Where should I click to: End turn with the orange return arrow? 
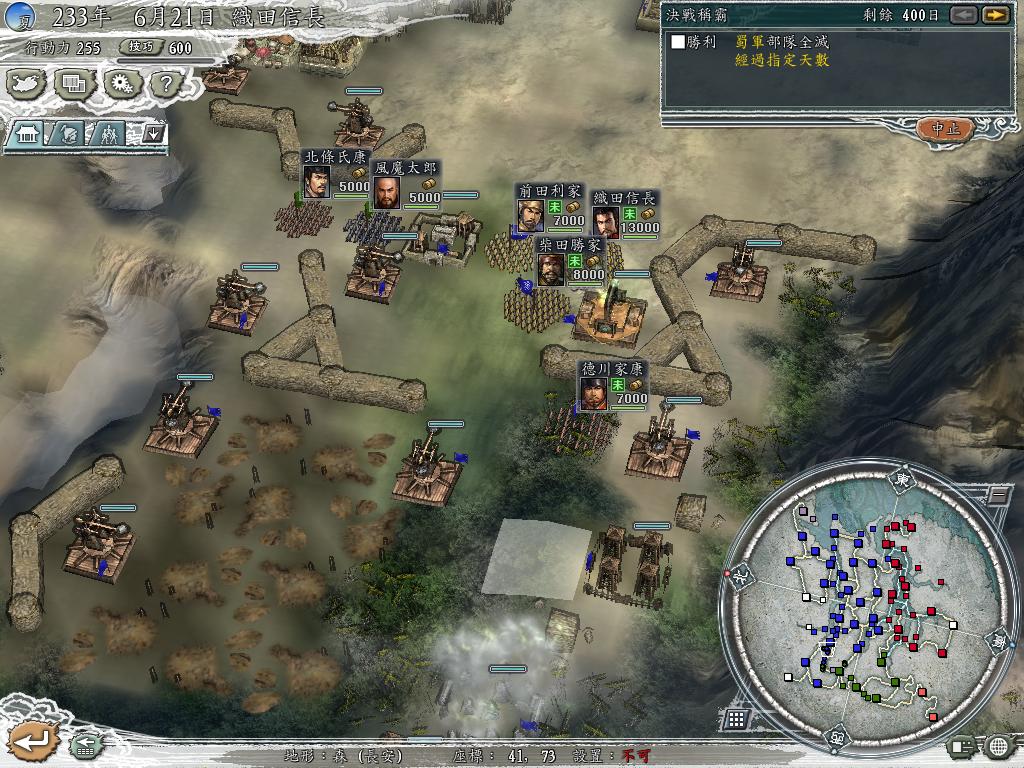click(31, 741)
